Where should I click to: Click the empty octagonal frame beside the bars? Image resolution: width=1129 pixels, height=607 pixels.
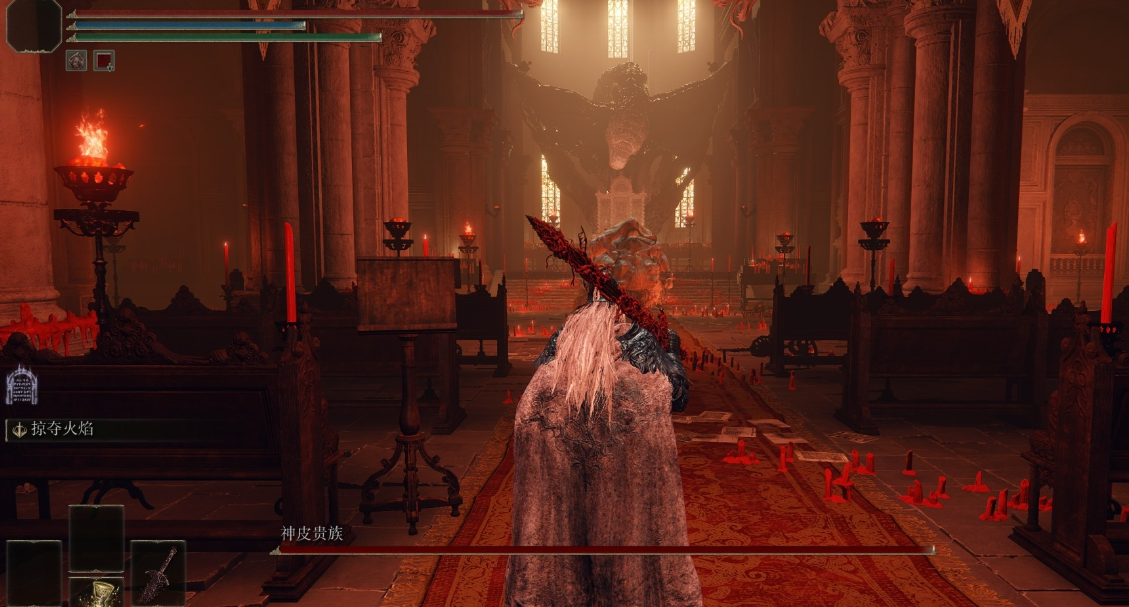click(x=34, y=25)
